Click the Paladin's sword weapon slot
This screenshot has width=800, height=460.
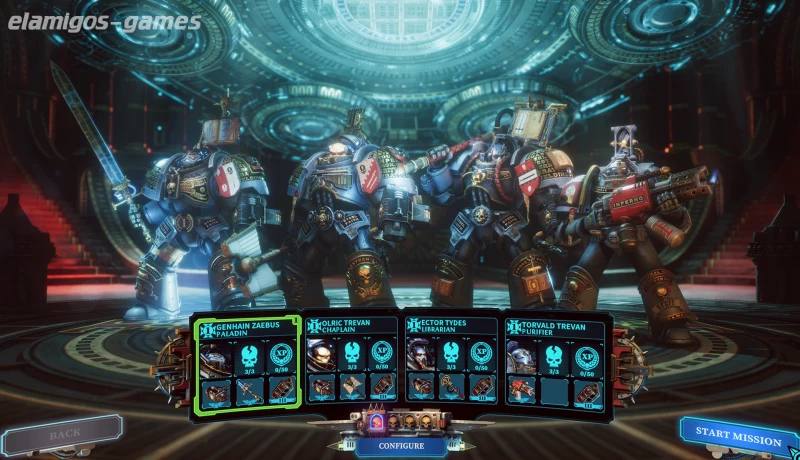pos(249,388)
